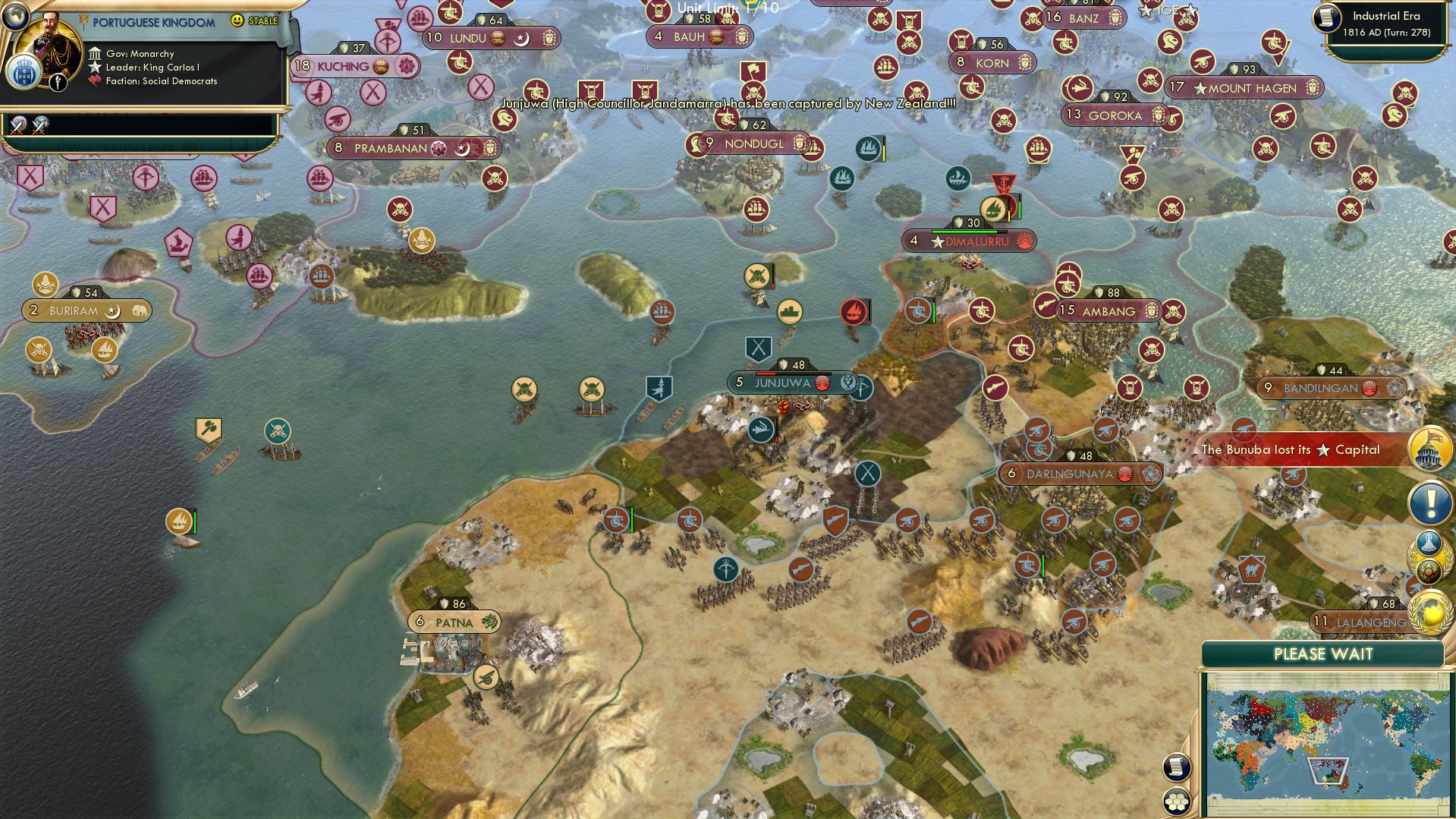The height and width of the screenshot is (819, 1456).
Task: Click the Mount Hagen city banner
Action: (1251, 88)
